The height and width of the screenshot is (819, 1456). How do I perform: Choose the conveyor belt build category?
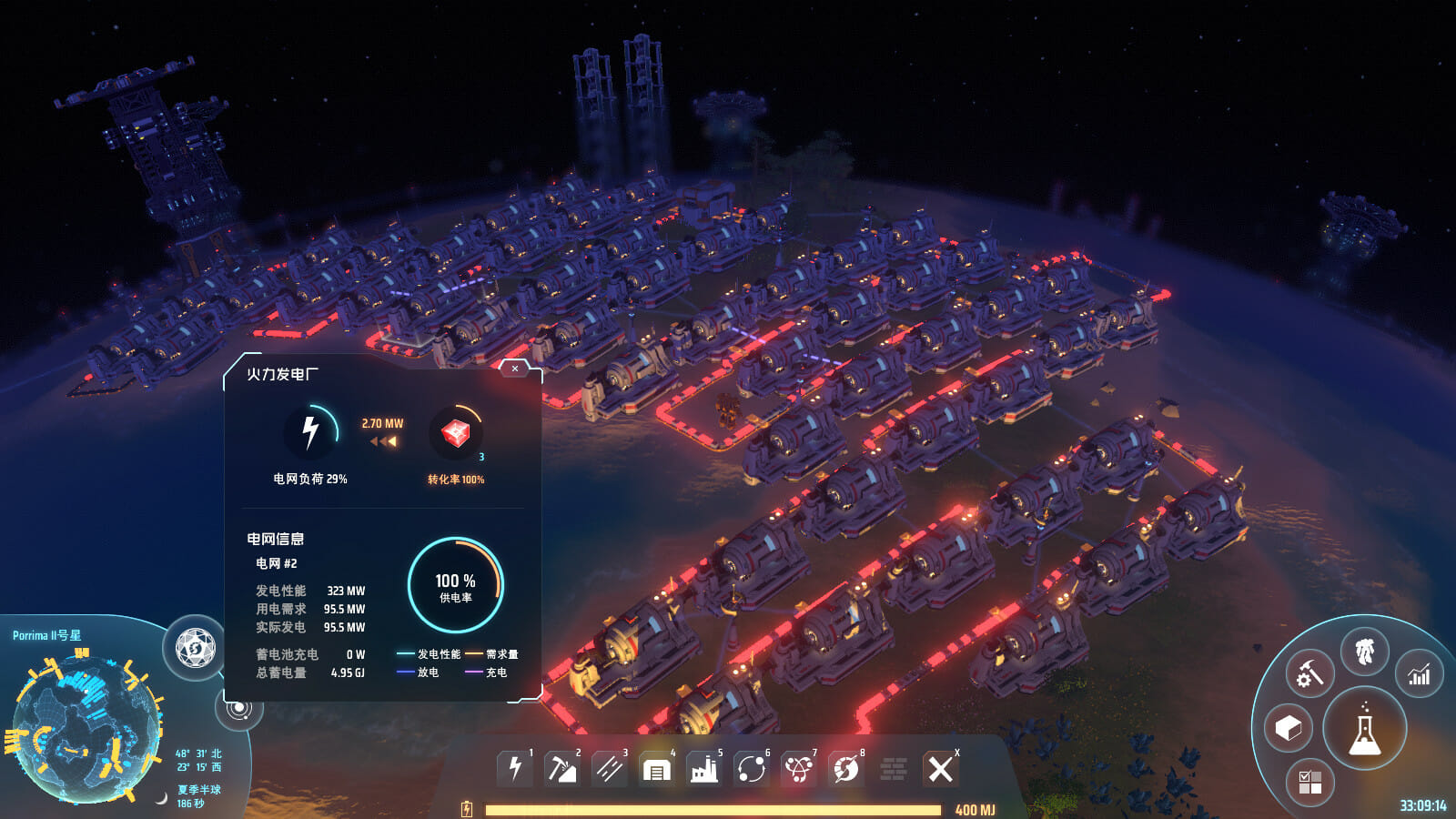(x=609, y=769)
